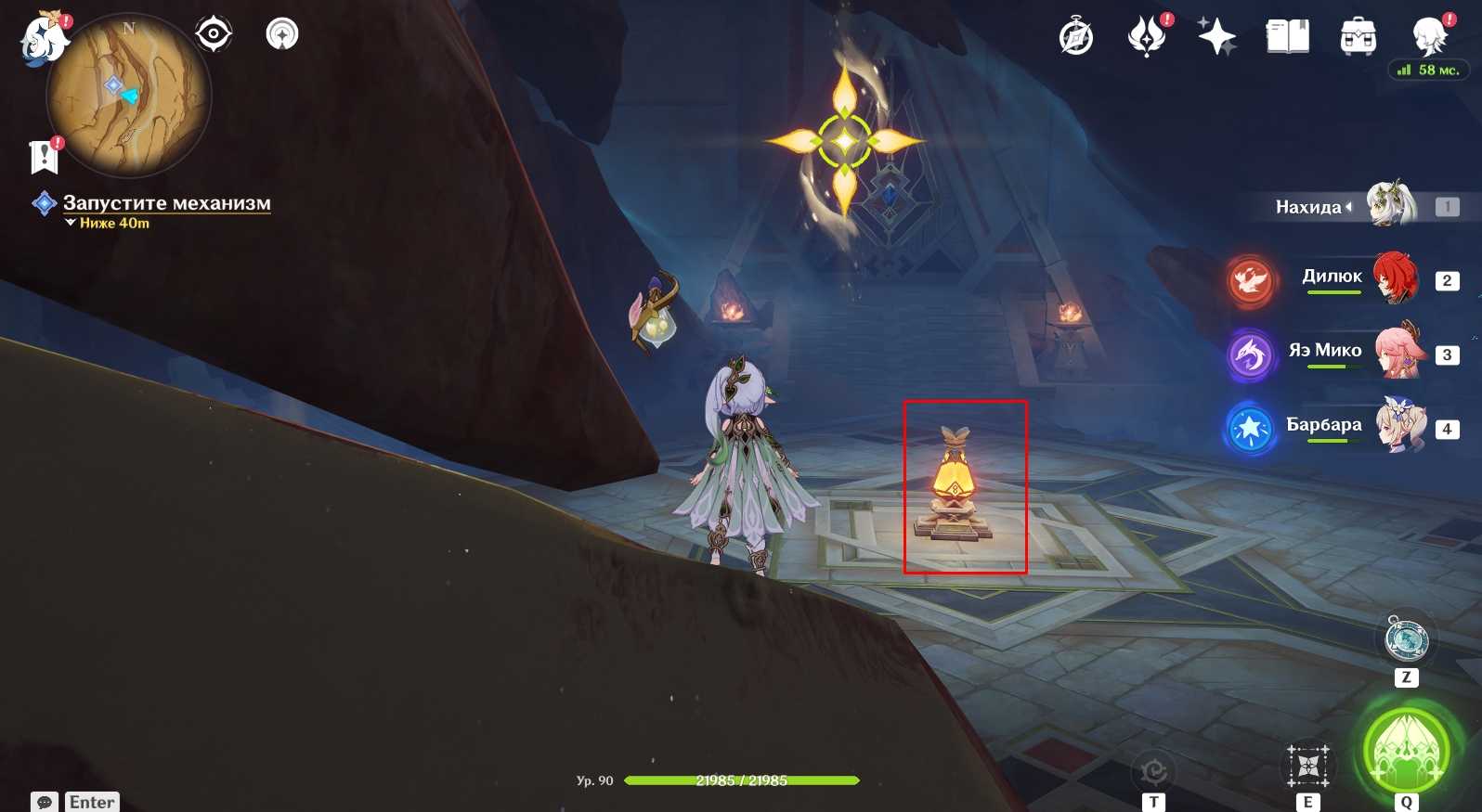Open the adventurer handbook book icon
The height and width of the screenshot is (812, 1482).
[x=1287, y=37]
